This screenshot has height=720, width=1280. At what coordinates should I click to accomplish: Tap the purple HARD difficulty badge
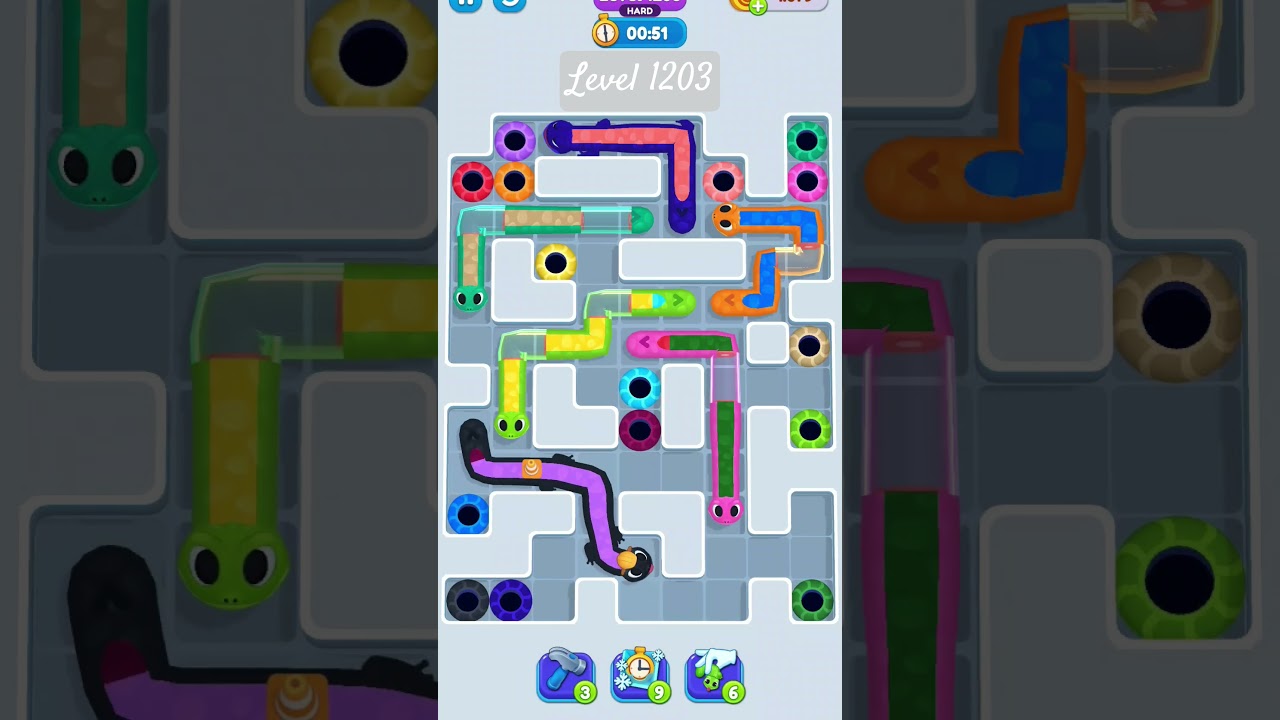638,10
